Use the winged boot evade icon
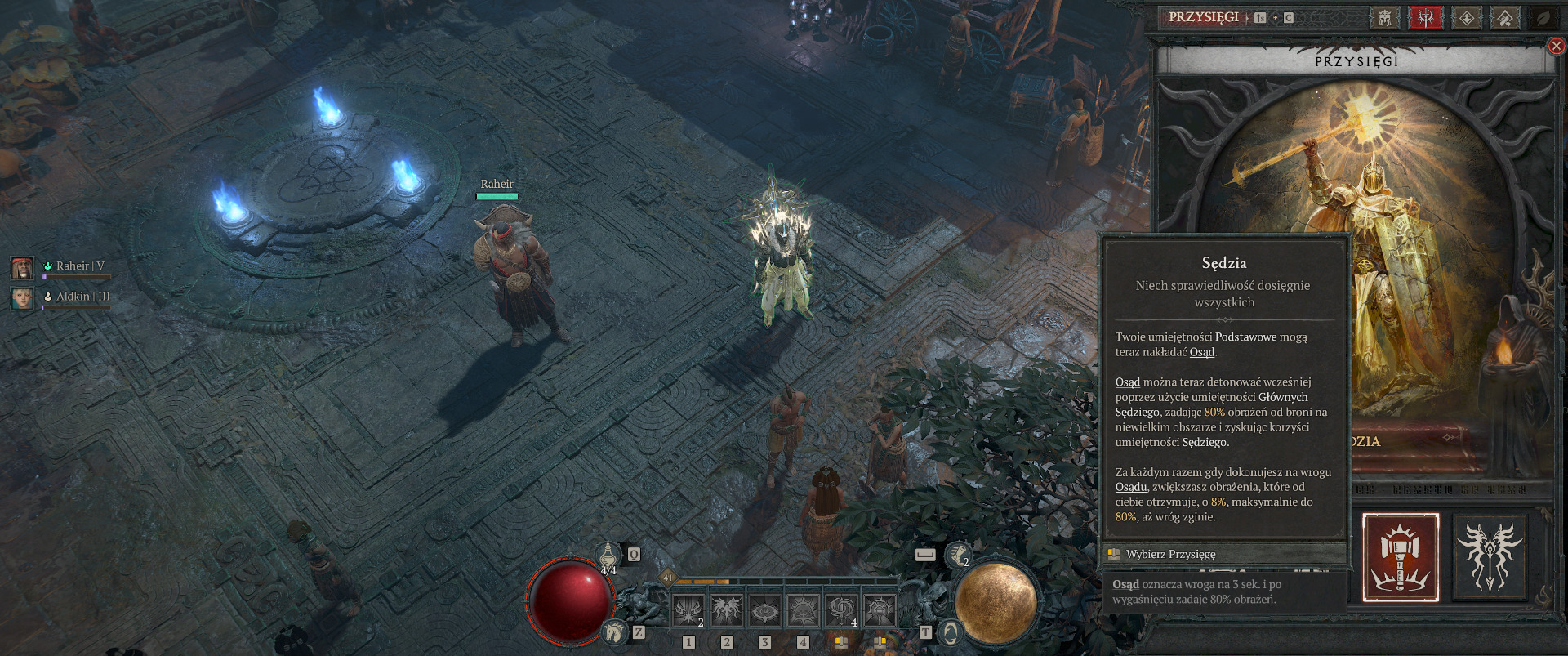 click(957, 556)
